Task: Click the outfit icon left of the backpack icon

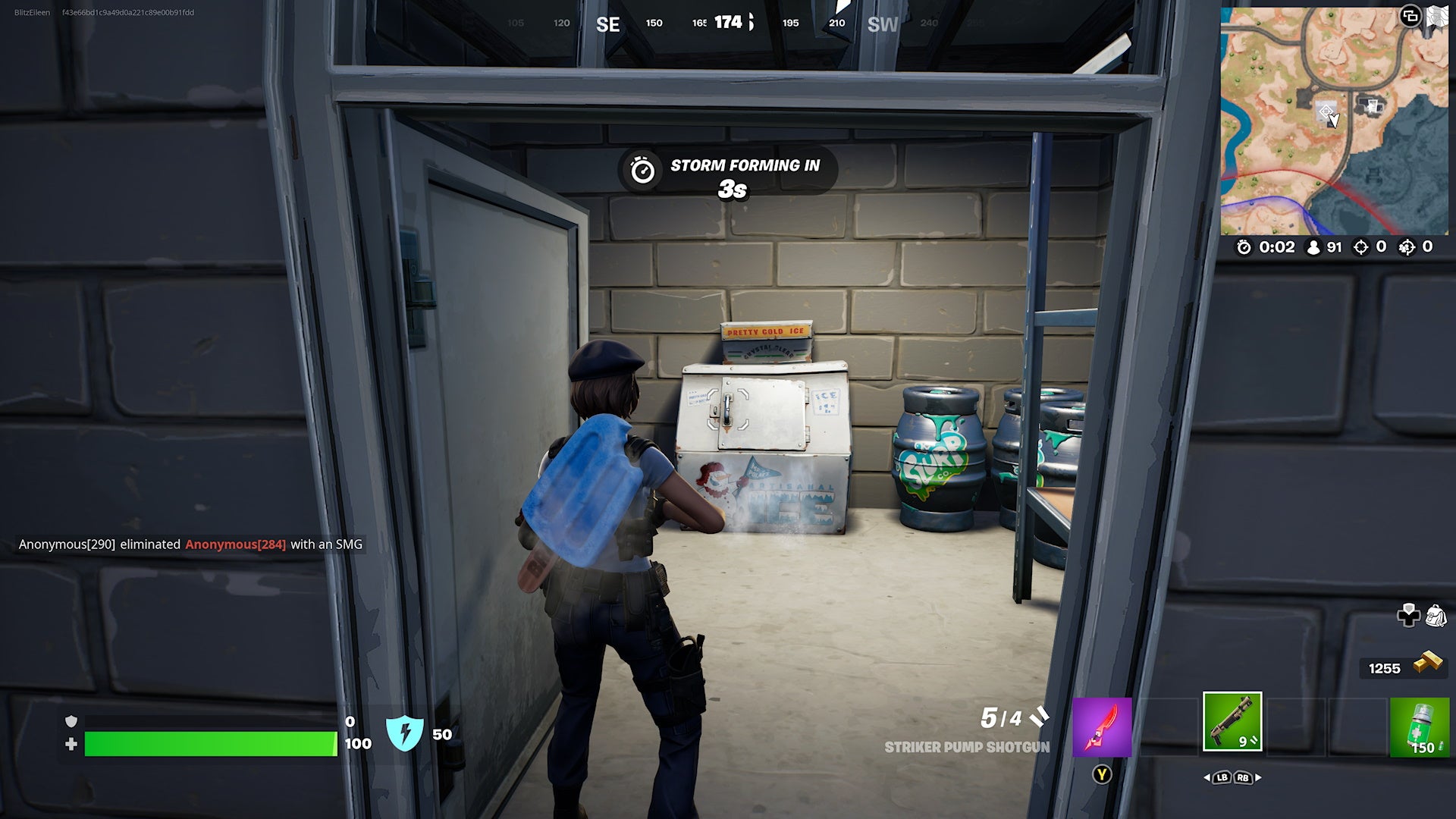Action: [1409, 616]
